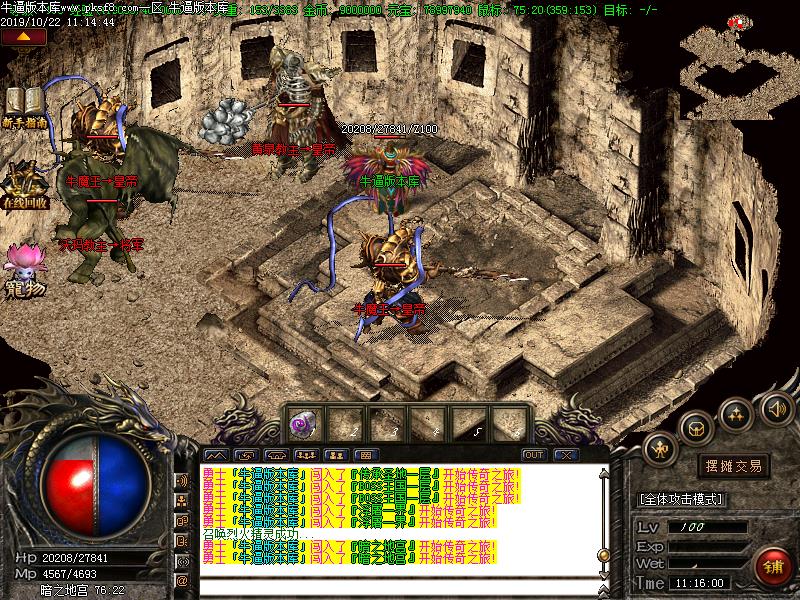Toggle the 全体攻击模式 attack mode label

coord(682,498)
